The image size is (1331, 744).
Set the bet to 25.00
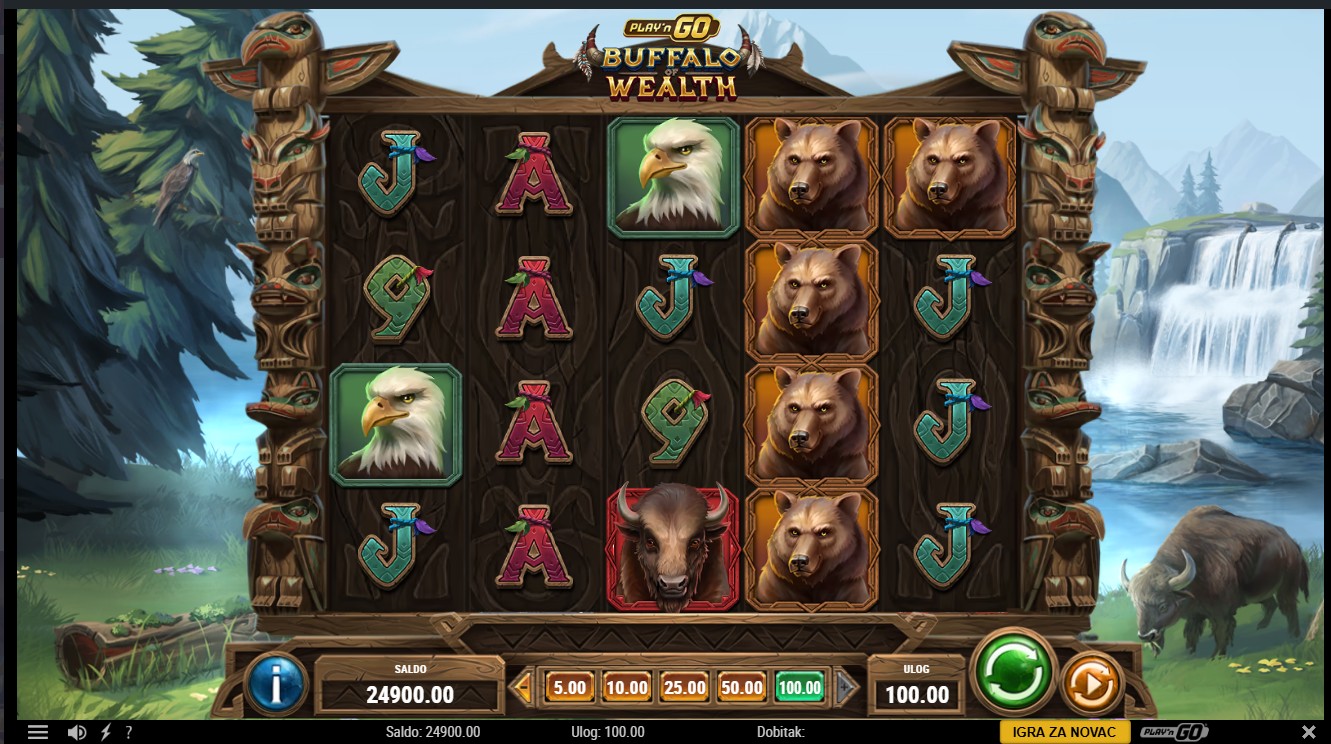point(684,687)
